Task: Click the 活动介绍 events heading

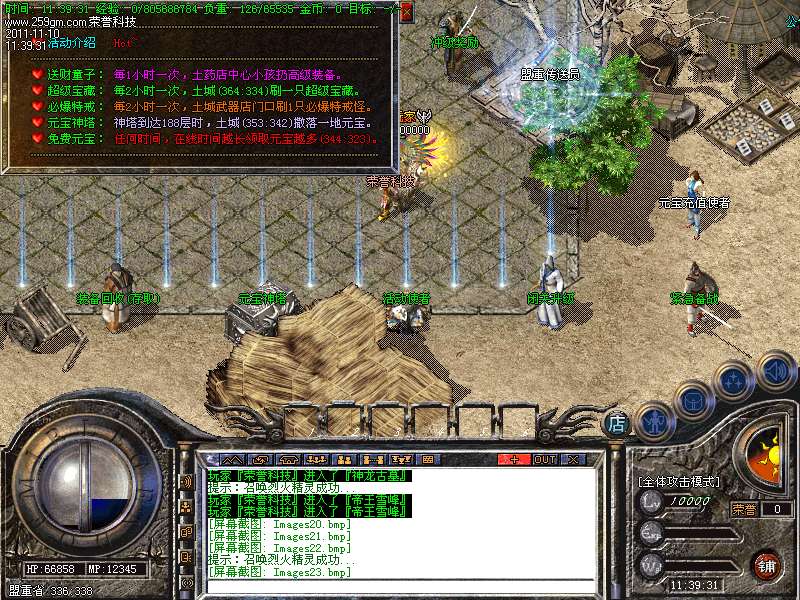Action: pos(64,43)
